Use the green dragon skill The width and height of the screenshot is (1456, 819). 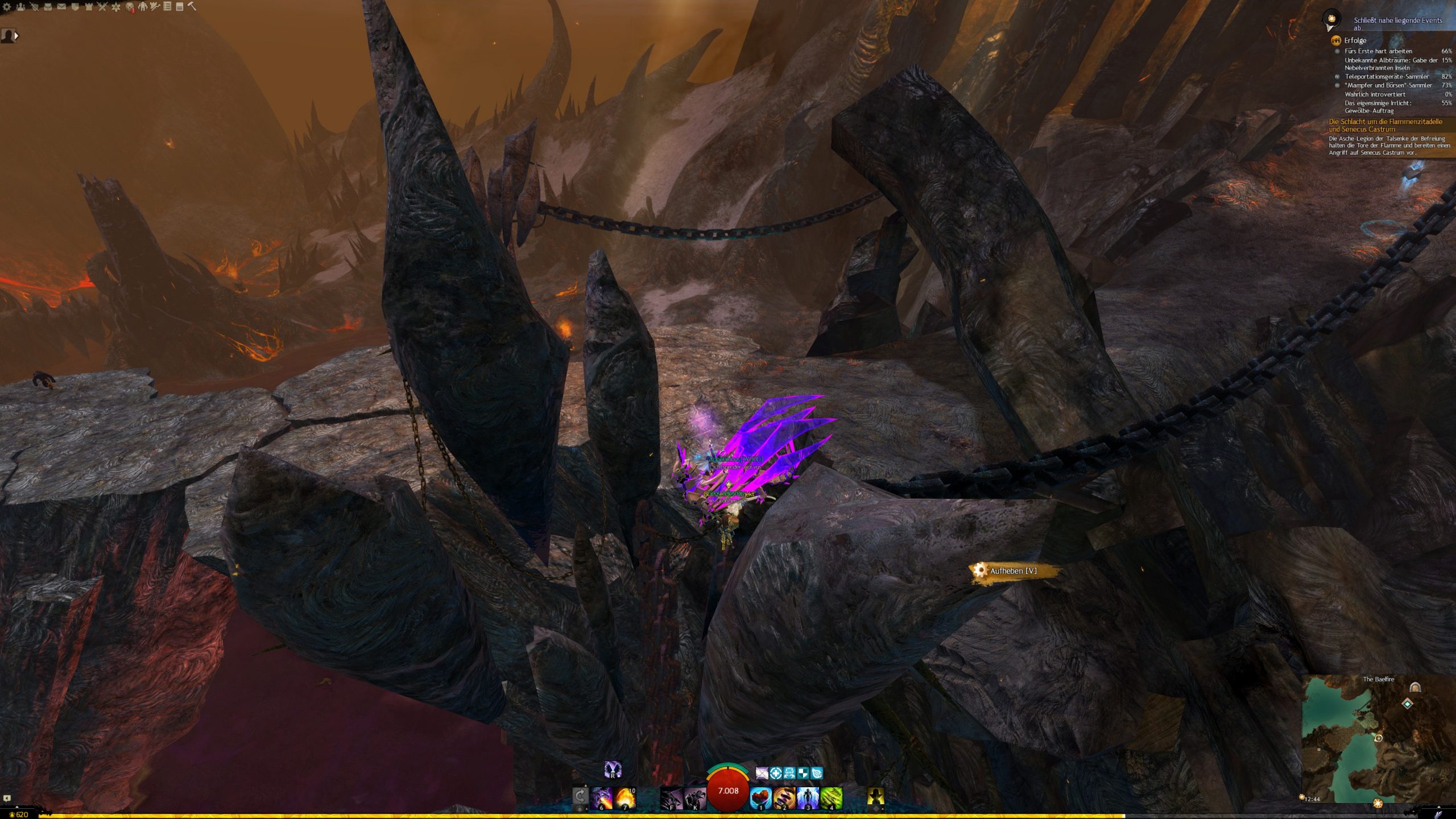pyautogui.click(x=831, y=798)
